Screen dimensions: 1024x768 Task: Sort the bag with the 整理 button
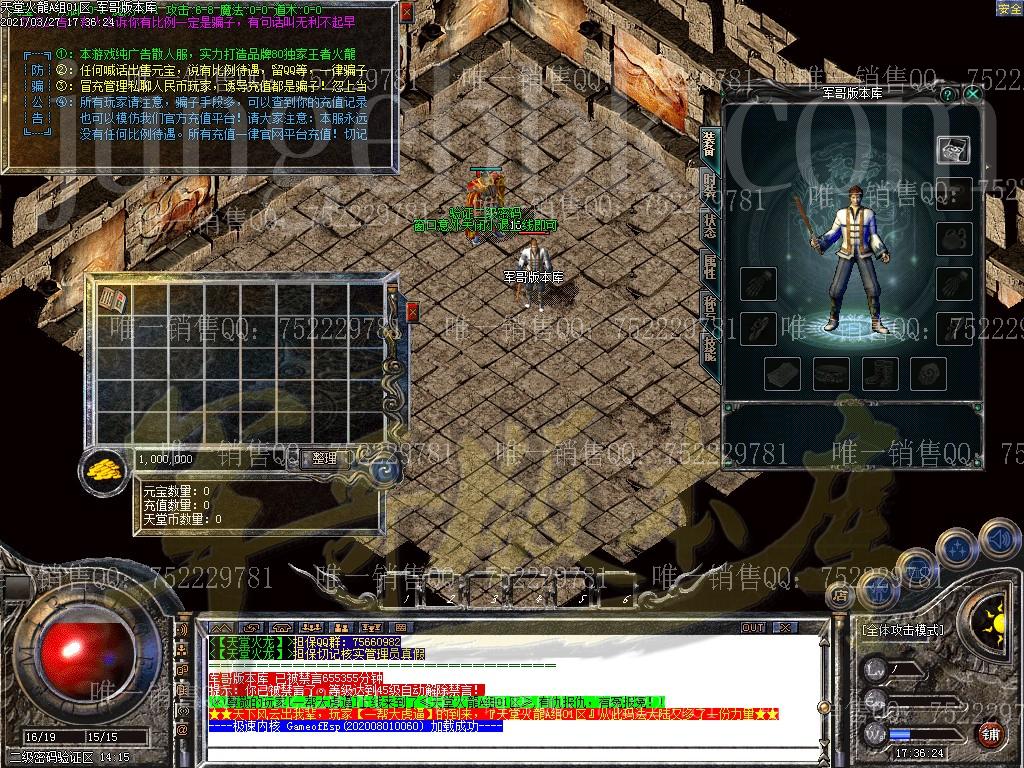pos(325,459)
